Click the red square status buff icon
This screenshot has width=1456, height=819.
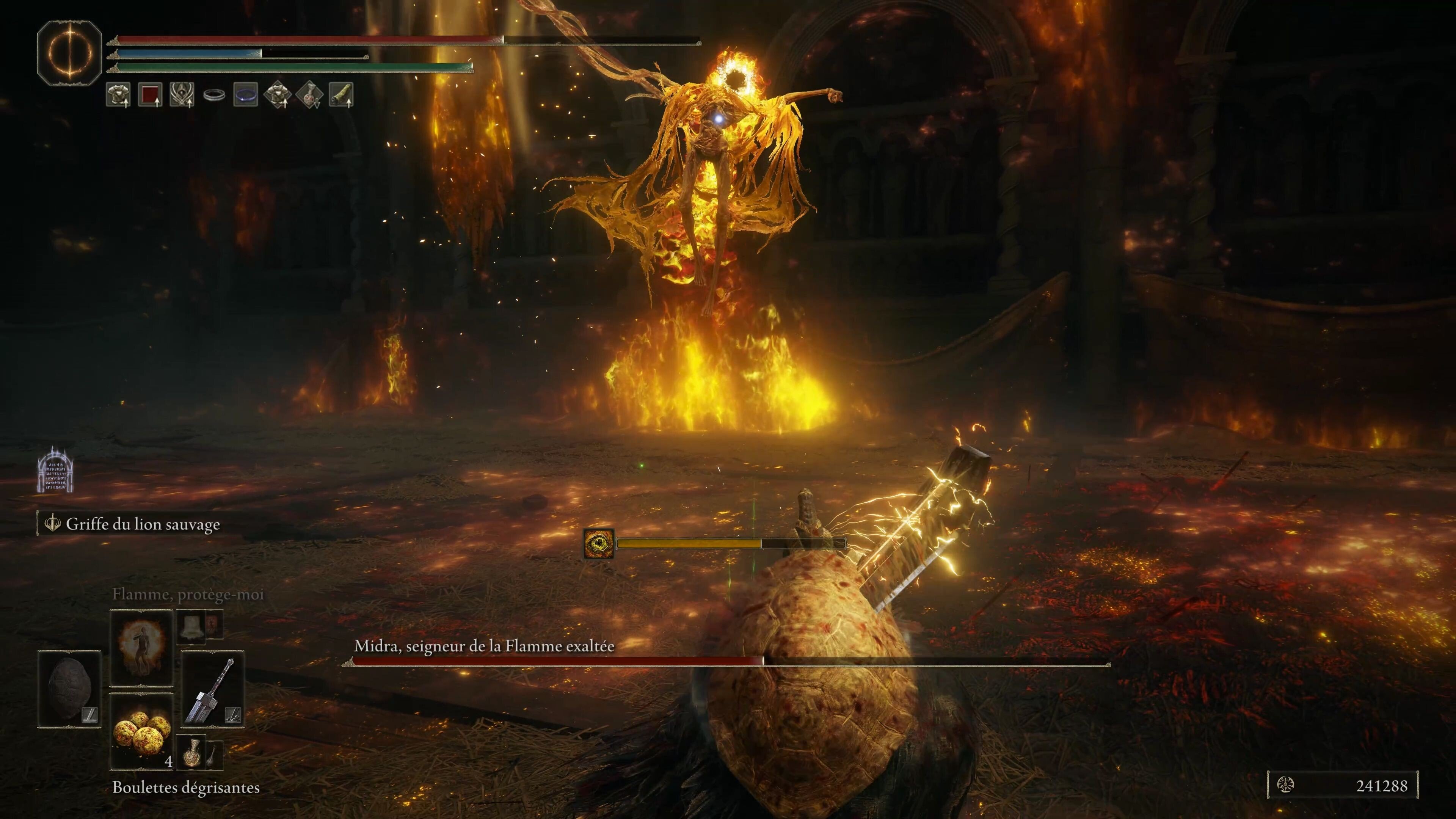(150, 94)
